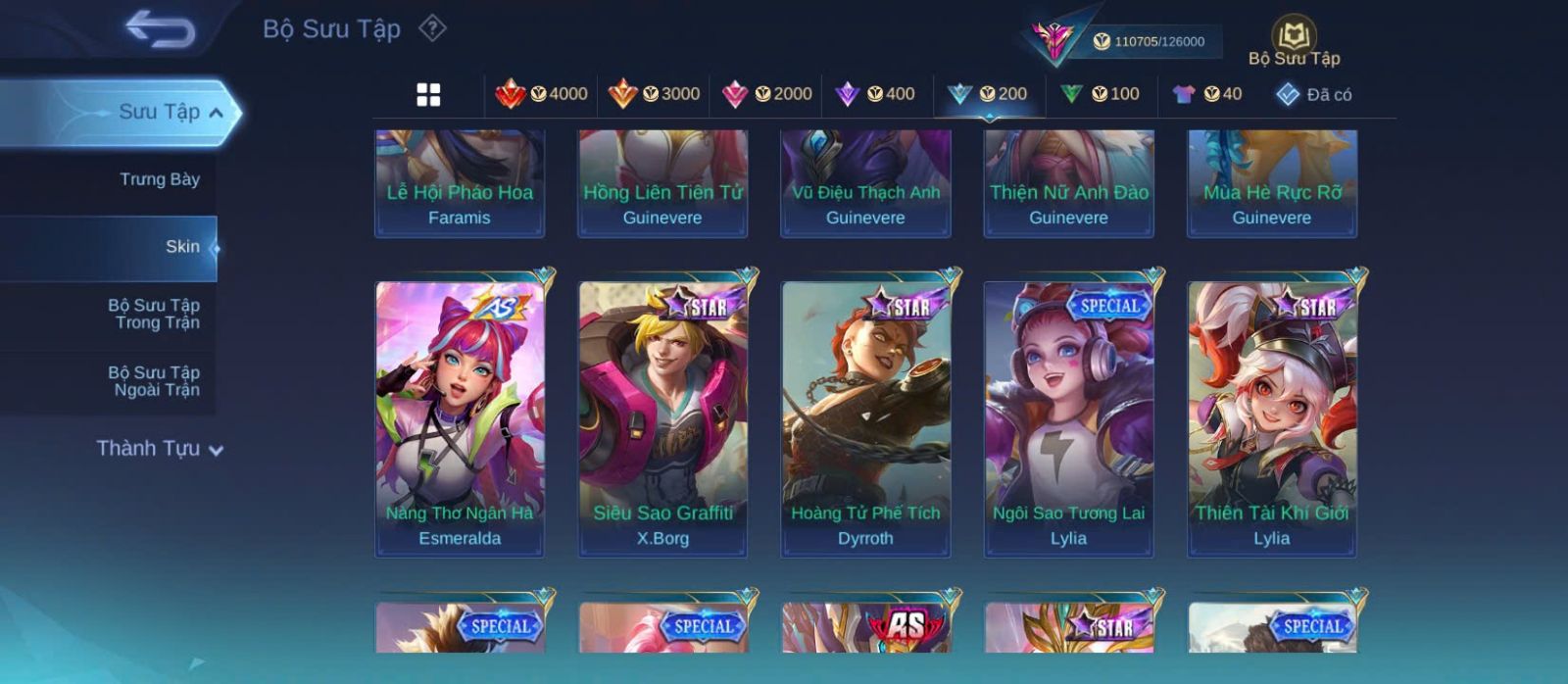
Task: Select the 100 points tier tab
Action: point(1101,94)
